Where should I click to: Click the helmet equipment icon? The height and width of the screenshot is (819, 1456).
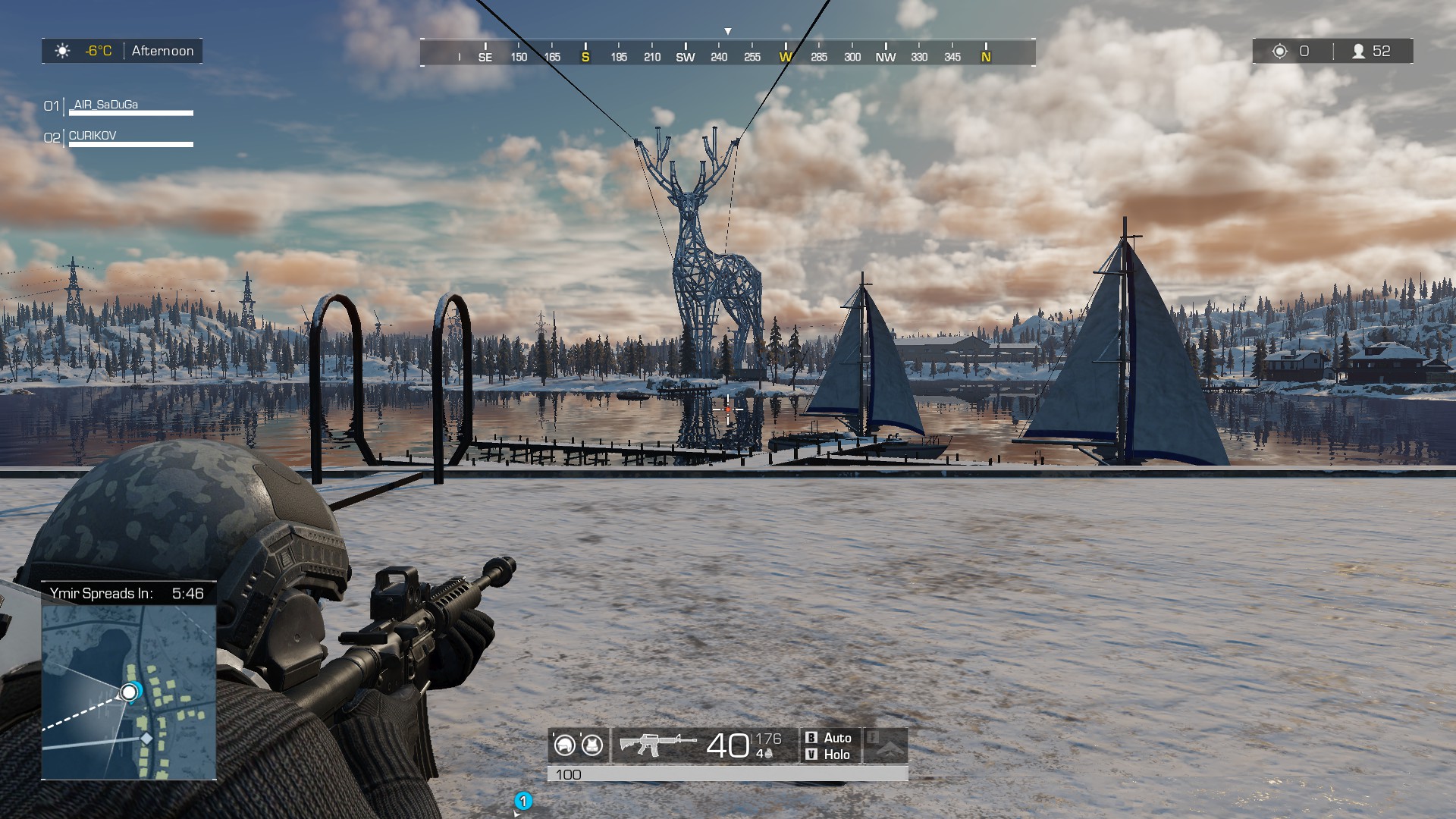coord(565,745)
